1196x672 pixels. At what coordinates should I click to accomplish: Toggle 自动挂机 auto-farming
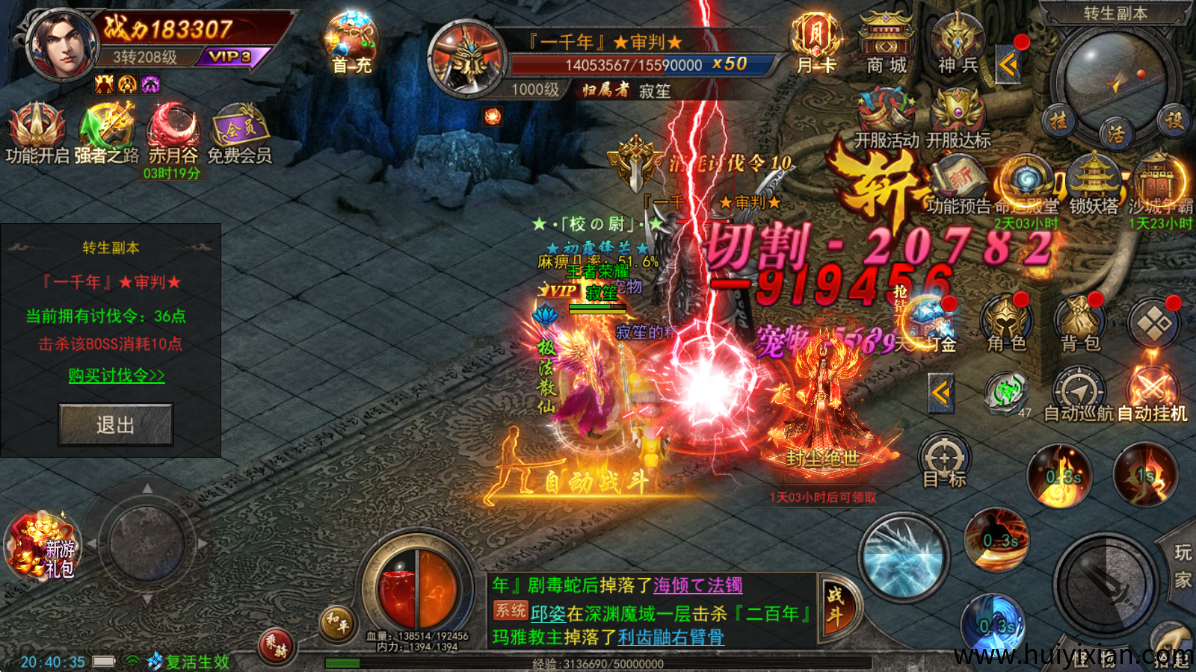pos(1152,392)
